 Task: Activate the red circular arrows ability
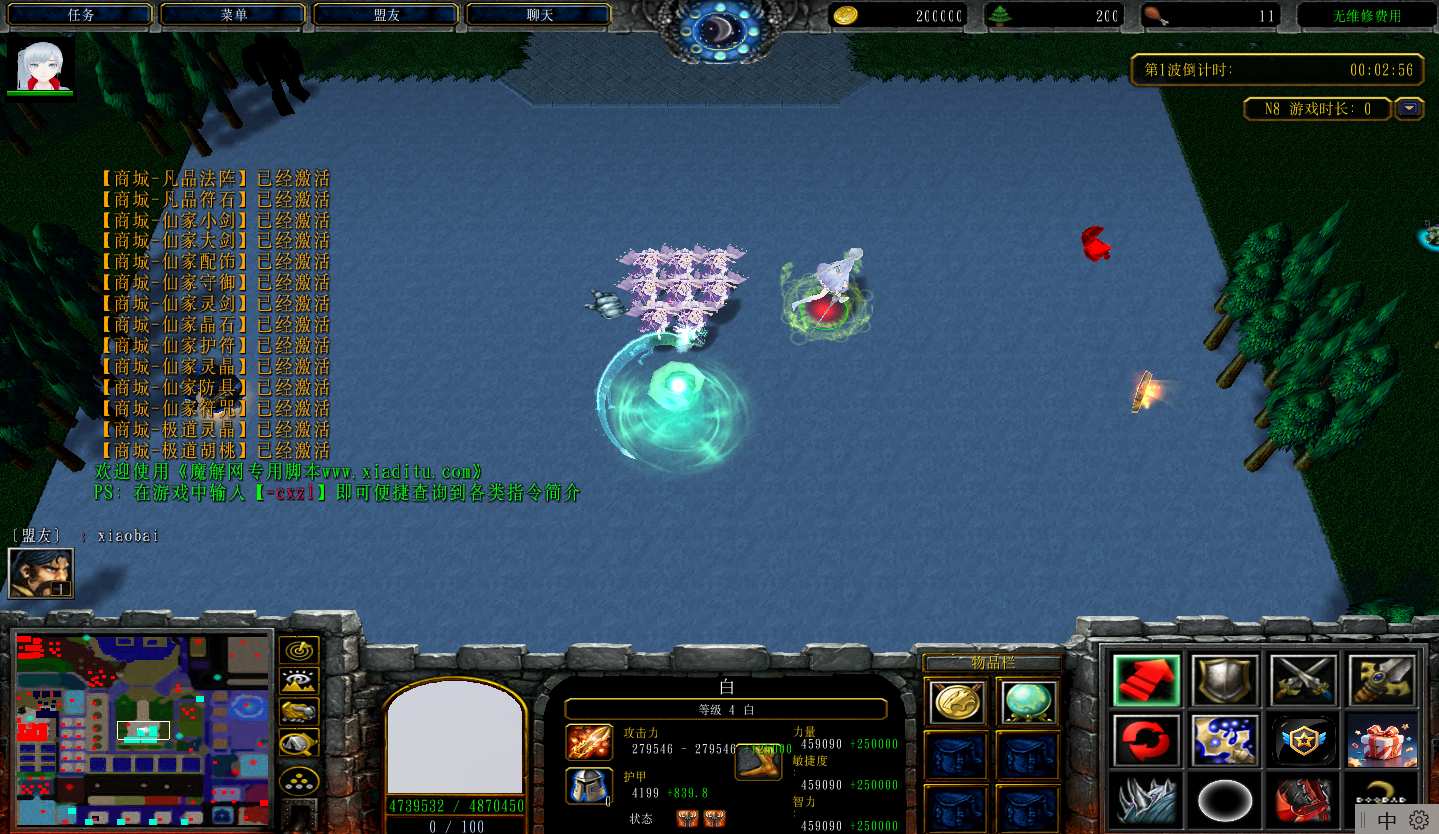(1146, 741)
